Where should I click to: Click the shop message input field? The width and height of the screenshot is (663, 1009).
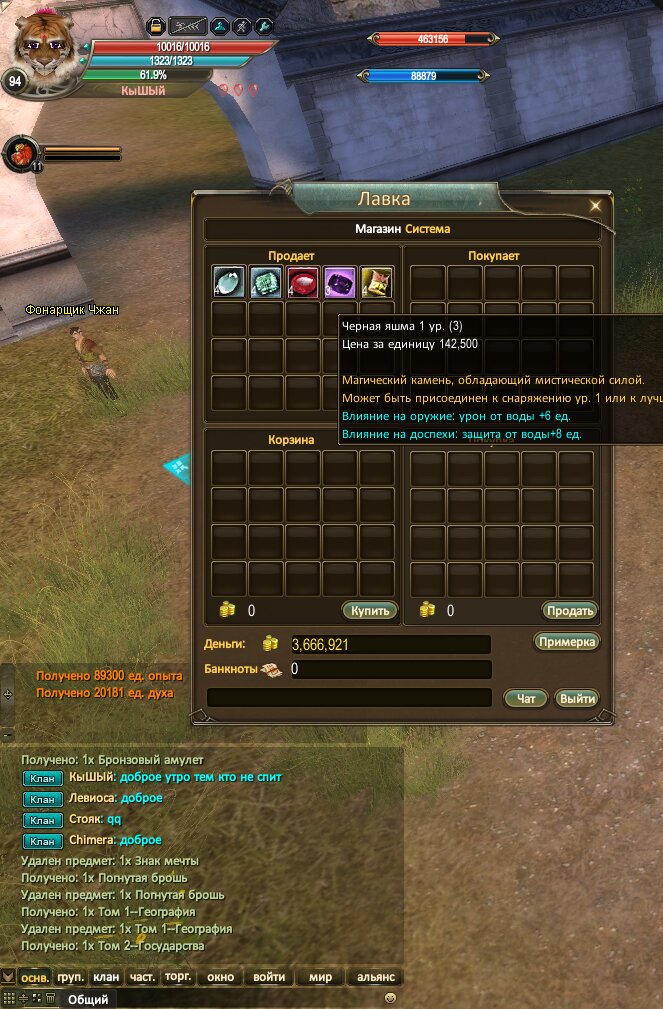(x=349, y=698)
